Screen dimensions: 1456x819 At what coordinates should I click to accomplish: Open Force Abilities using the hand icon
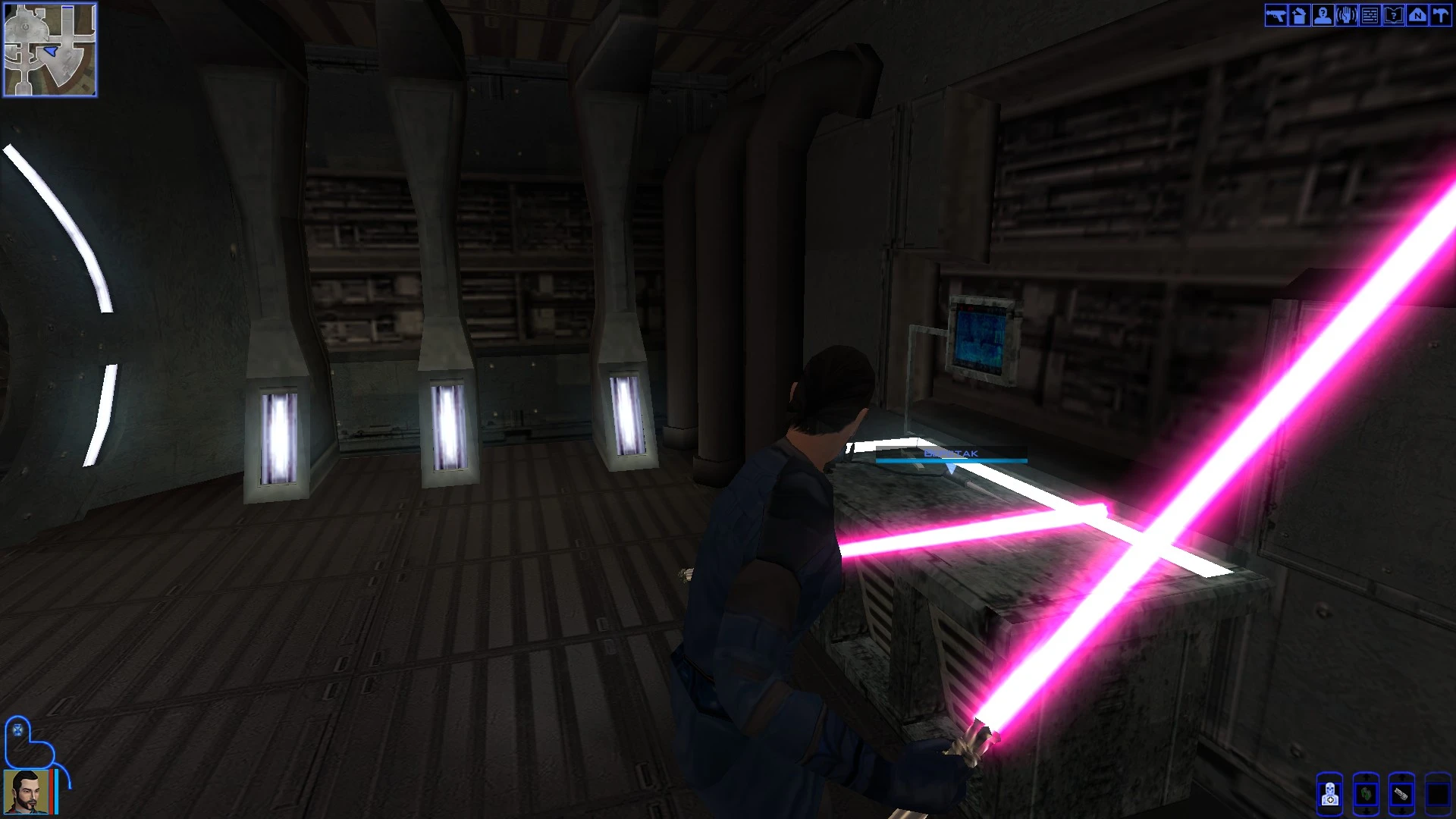click(1347, 17)
